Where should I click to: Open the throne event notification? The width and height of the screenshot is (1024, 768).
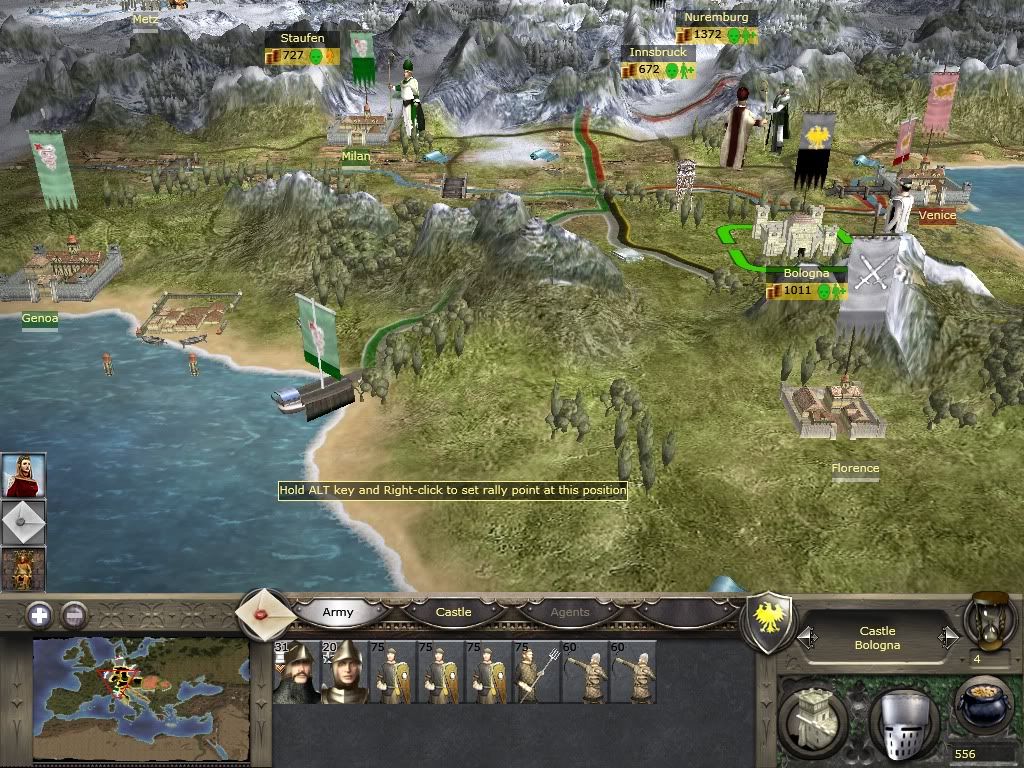[x=22, y=569]
